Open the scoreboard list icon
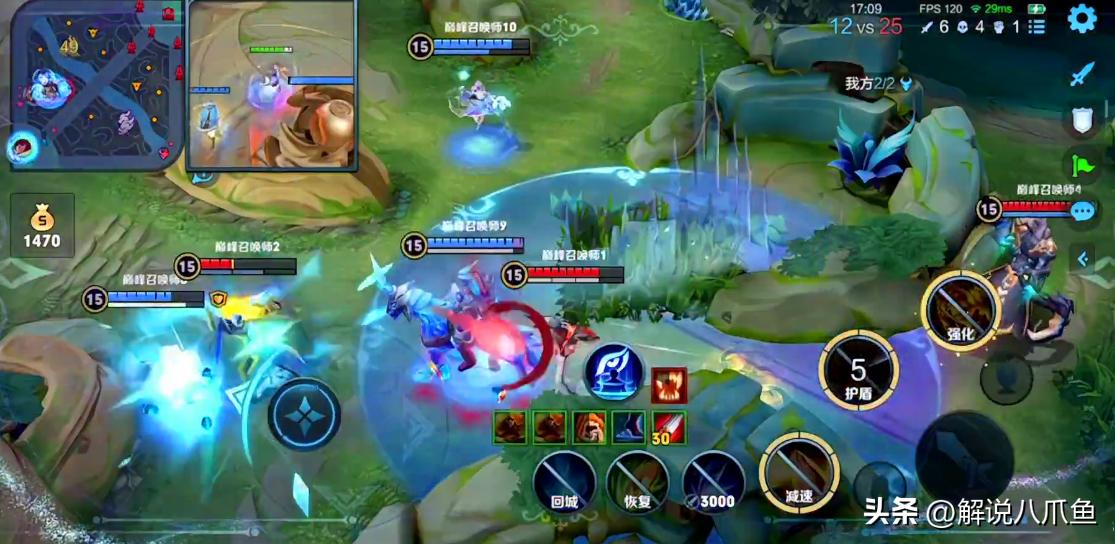1115x544 pixels. (1037, 26)
